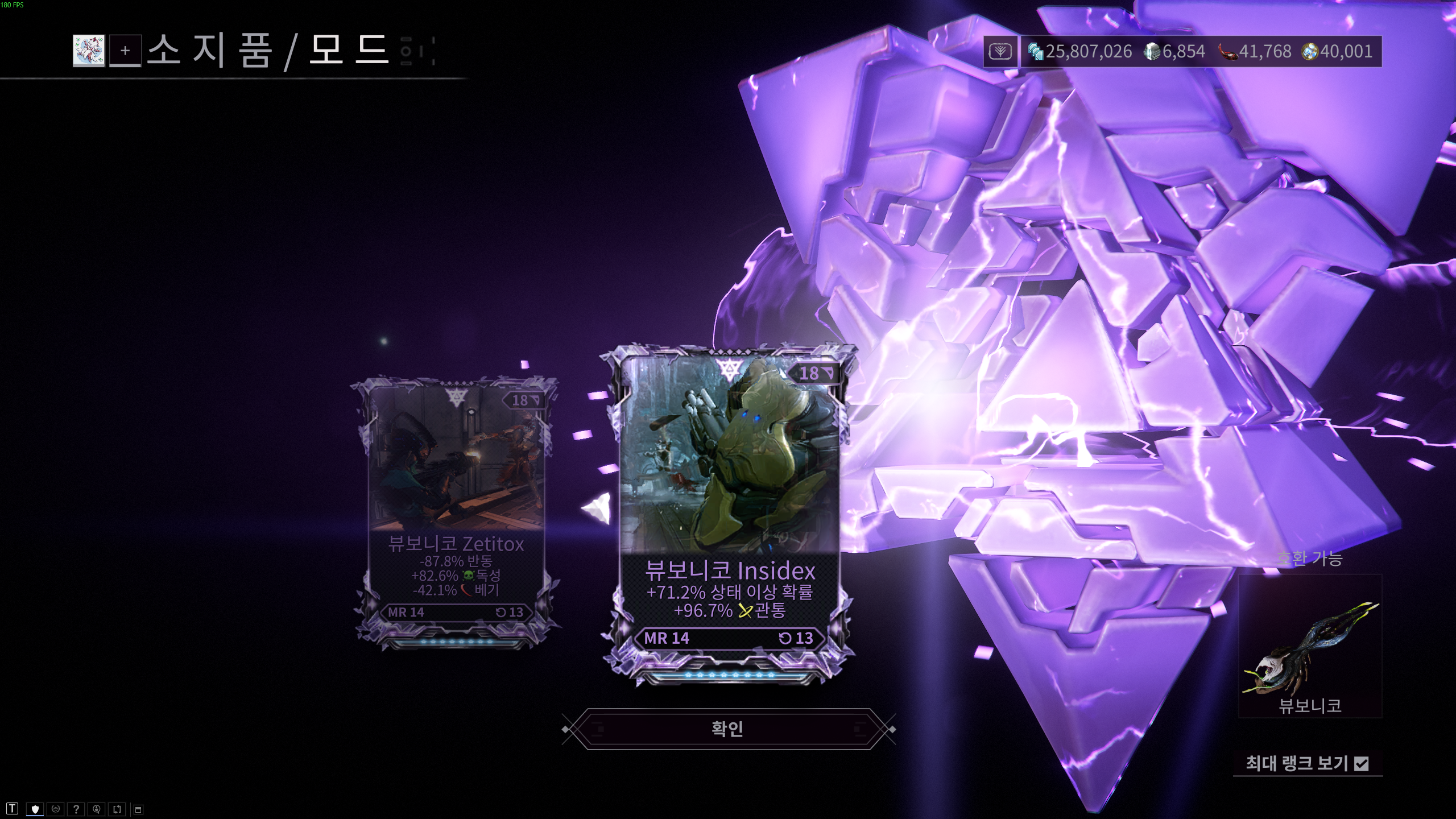Open the player profile avatar
Screen dimensions: 1456x819
coord(89,51)
